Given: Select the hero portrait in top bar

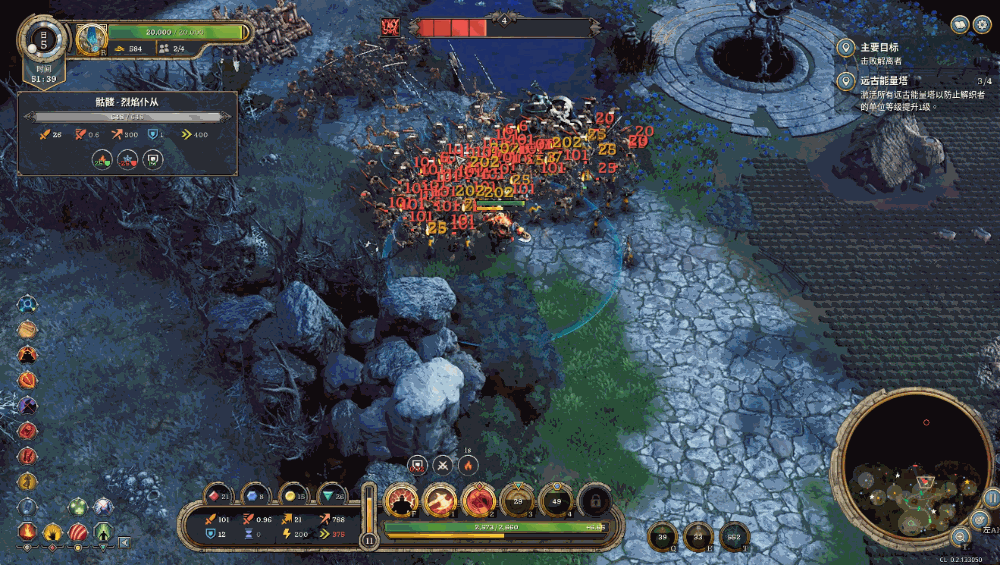Looking at the screenshot, I should point(92,38).
